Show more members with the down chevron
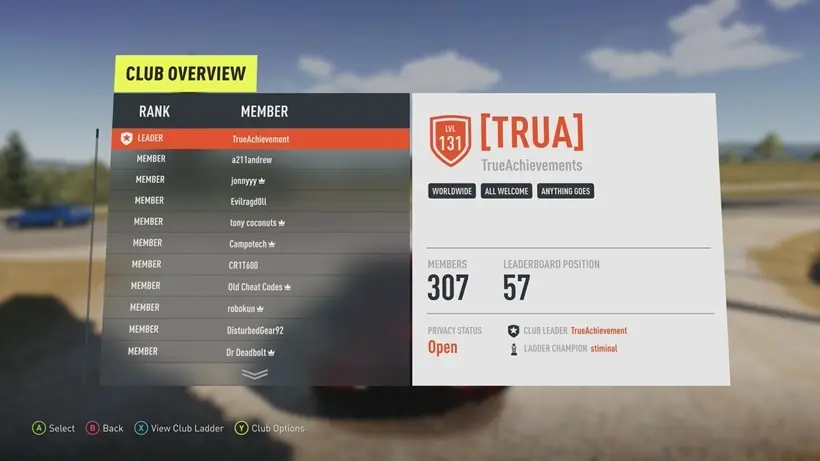 point(255,374)
